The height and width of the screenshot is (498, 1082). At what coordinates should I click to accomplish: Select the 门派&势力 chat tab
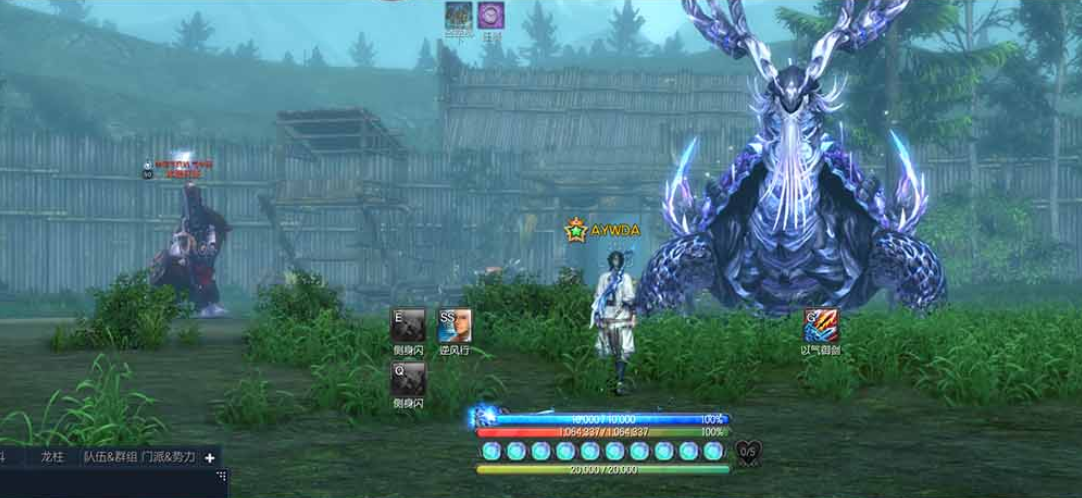click(x=169, y=457)
